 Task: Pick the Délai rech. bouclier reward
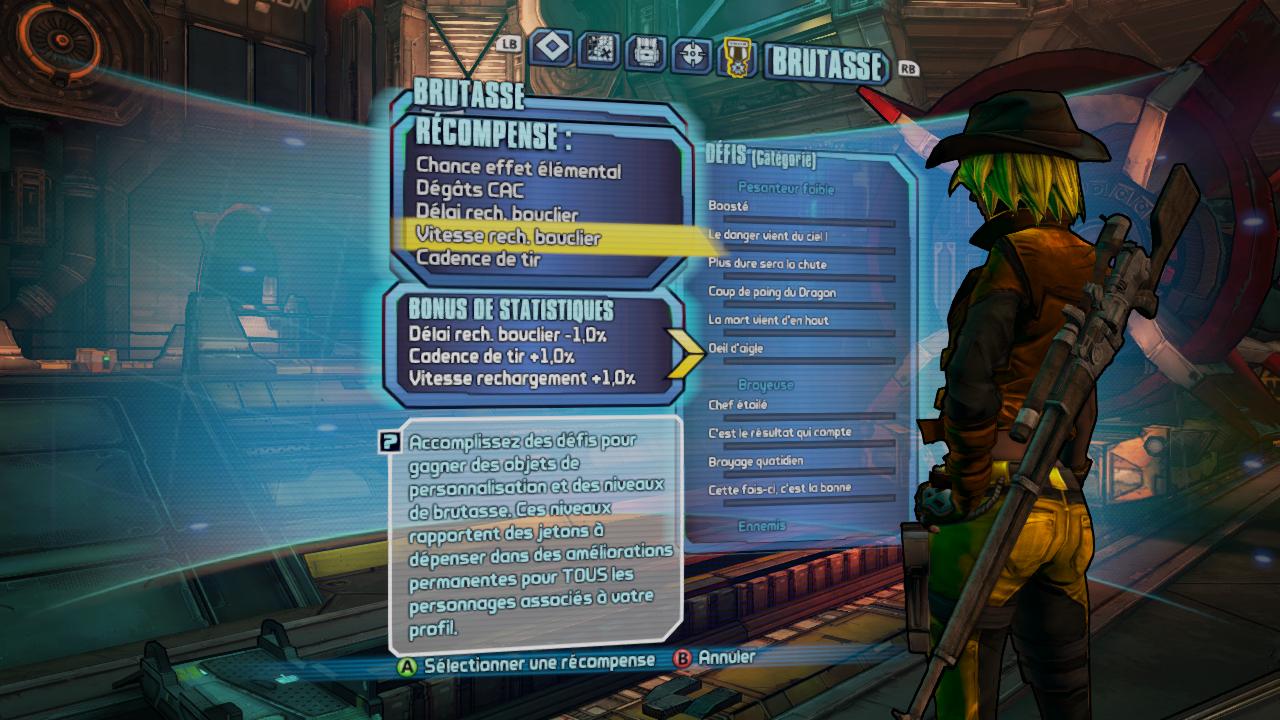coord(497,214)
